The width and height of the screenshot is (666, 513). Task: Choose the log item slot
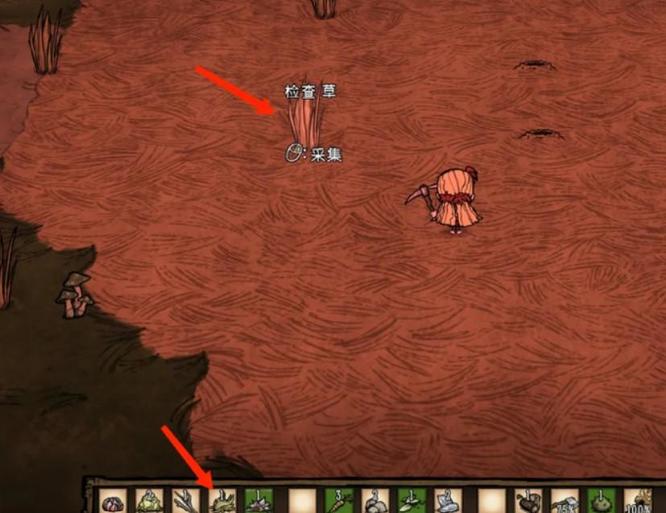click(526, 500)
